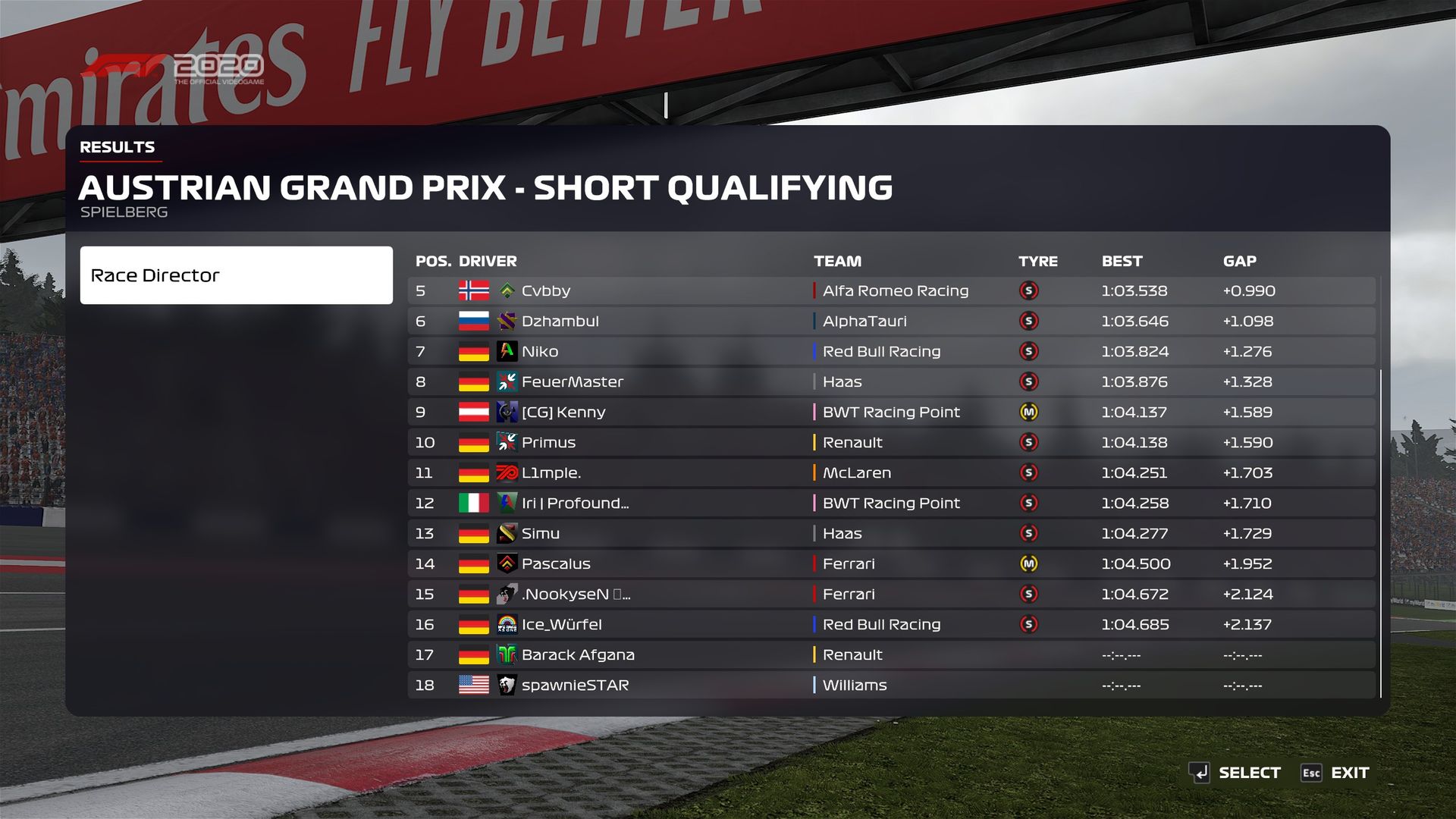Select Simu's Haas result row
1456x819 pixels.
click(x=891, y=534)
